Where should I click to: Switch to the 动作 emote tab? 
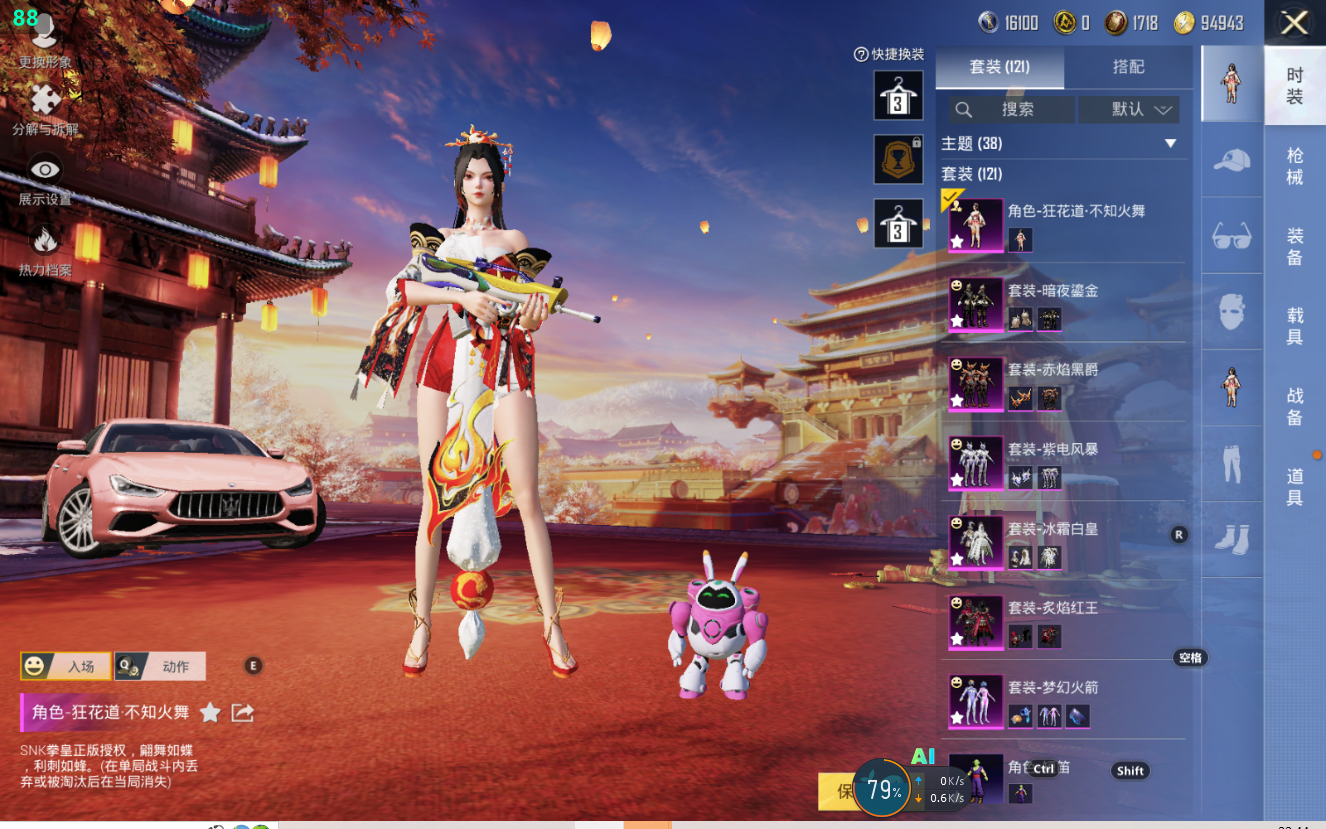point(161,666)
